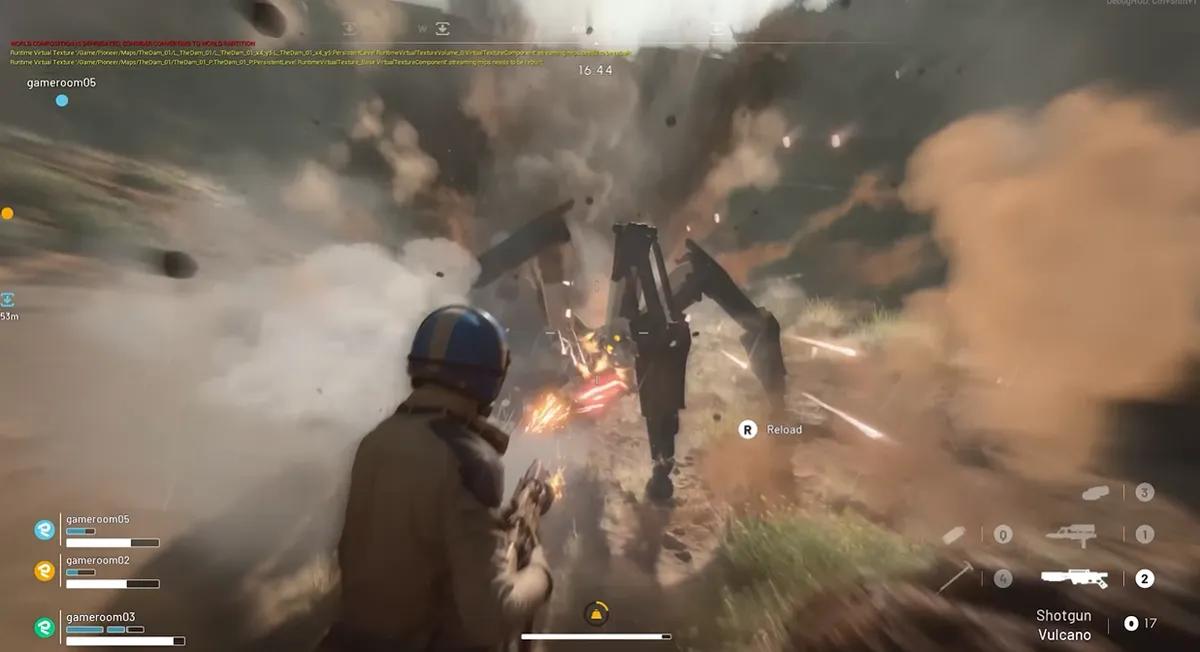Select the grenade item in slot 3
1200x652 pixels.
(x=1097, y=492)
